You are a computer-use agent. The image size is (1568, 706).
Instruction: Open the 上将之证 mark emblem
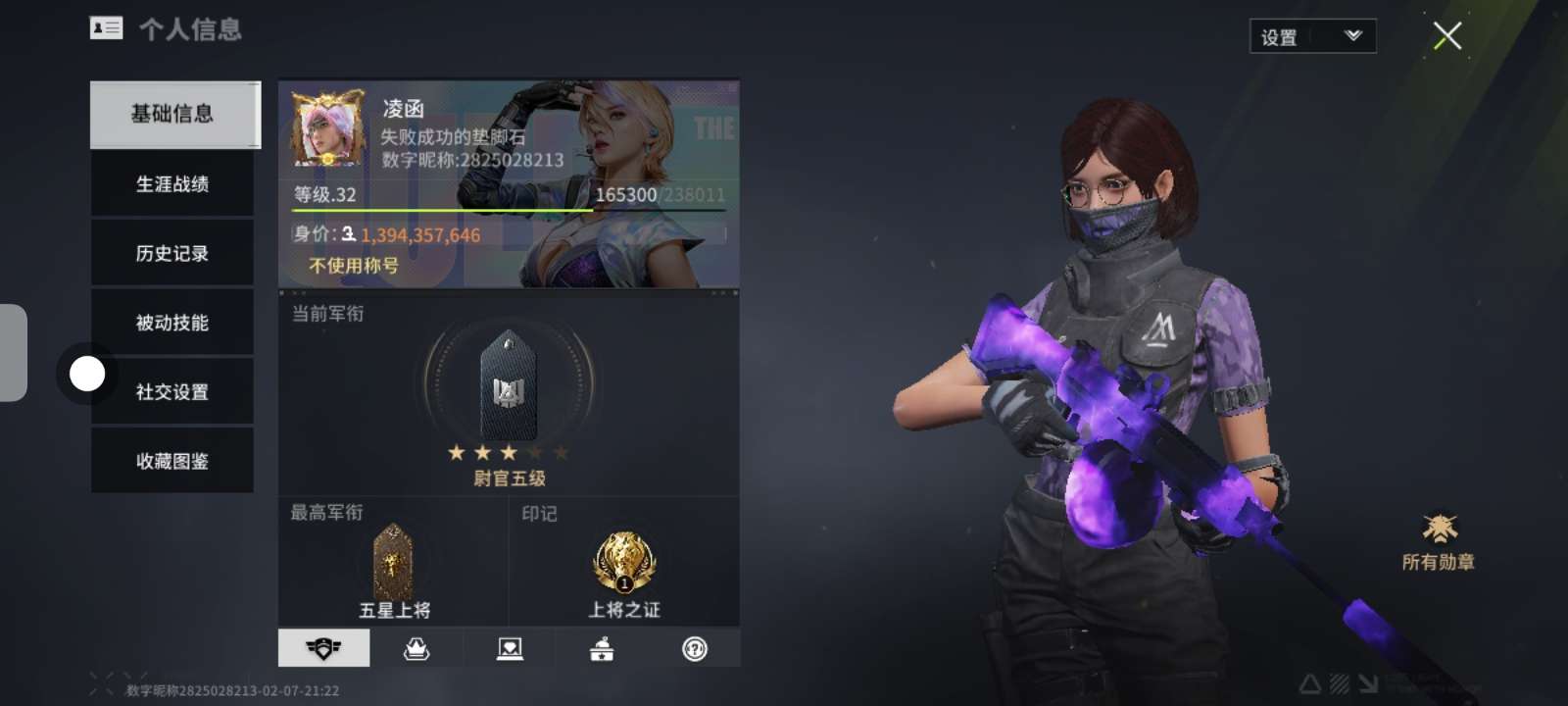tap(624, 564)
